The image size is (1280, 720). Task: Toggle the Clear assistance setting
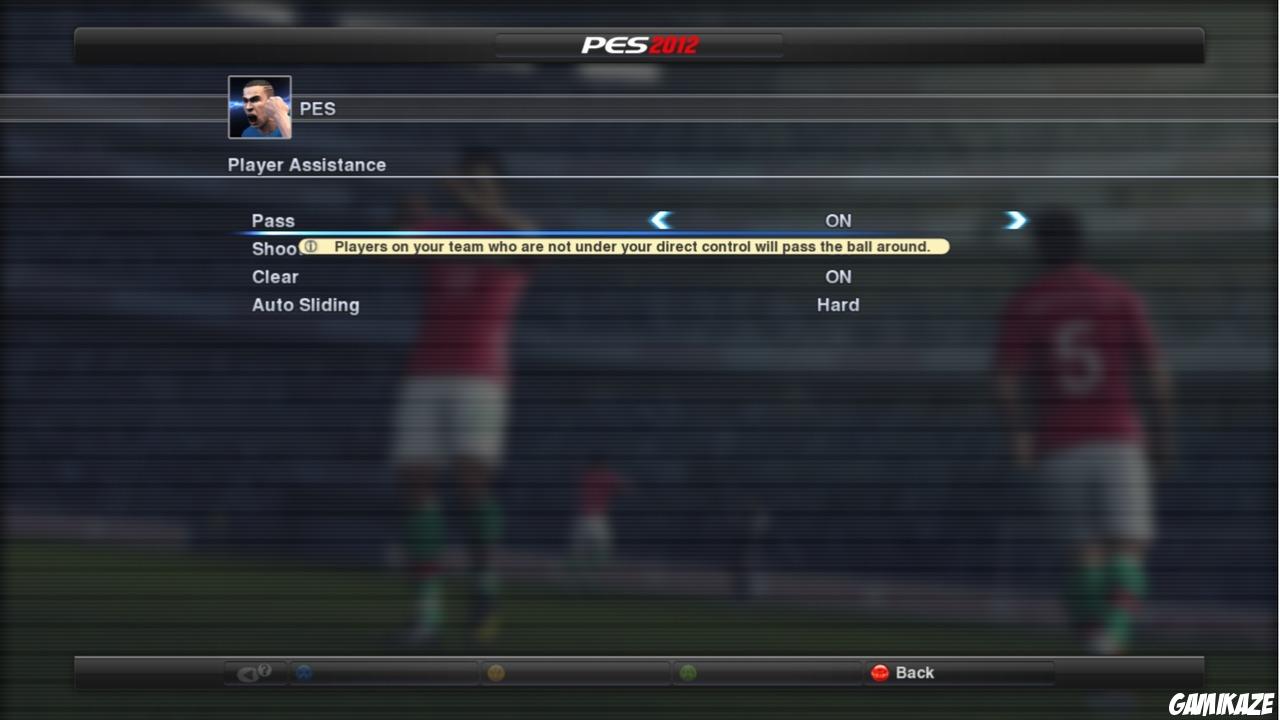[838, 277]
